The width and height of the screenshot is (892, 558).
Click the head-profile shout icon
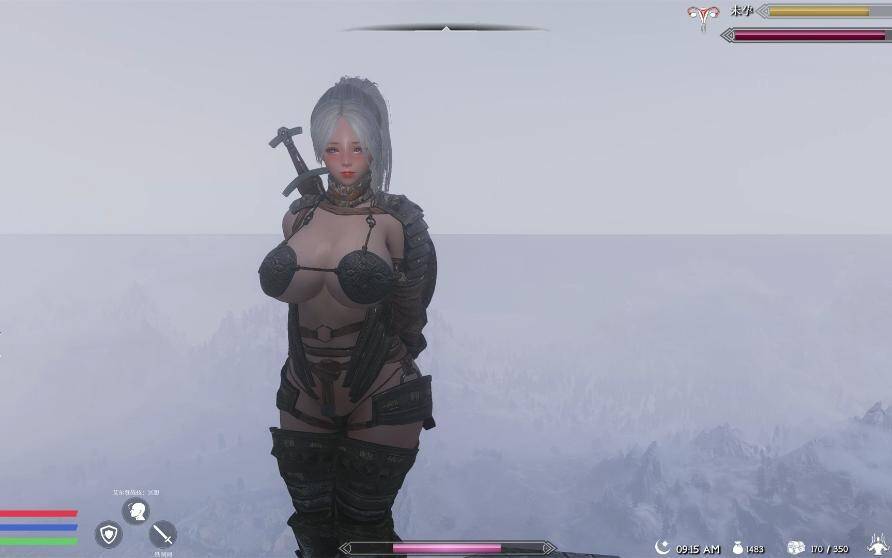135,511
